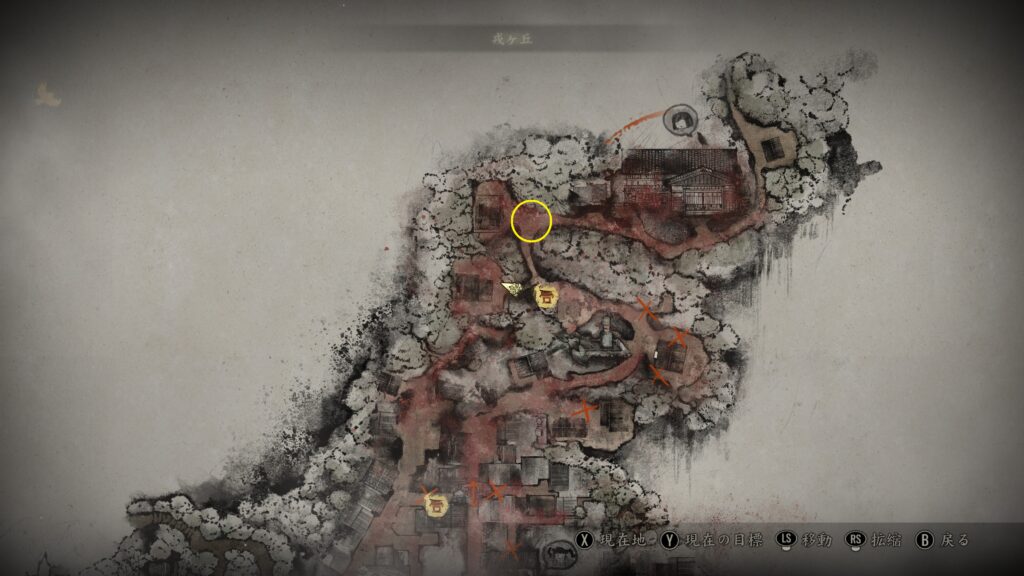Select the shrine marker among the town buildings
The height and width of the screenshot is (576, 1024).
[436, 505]
